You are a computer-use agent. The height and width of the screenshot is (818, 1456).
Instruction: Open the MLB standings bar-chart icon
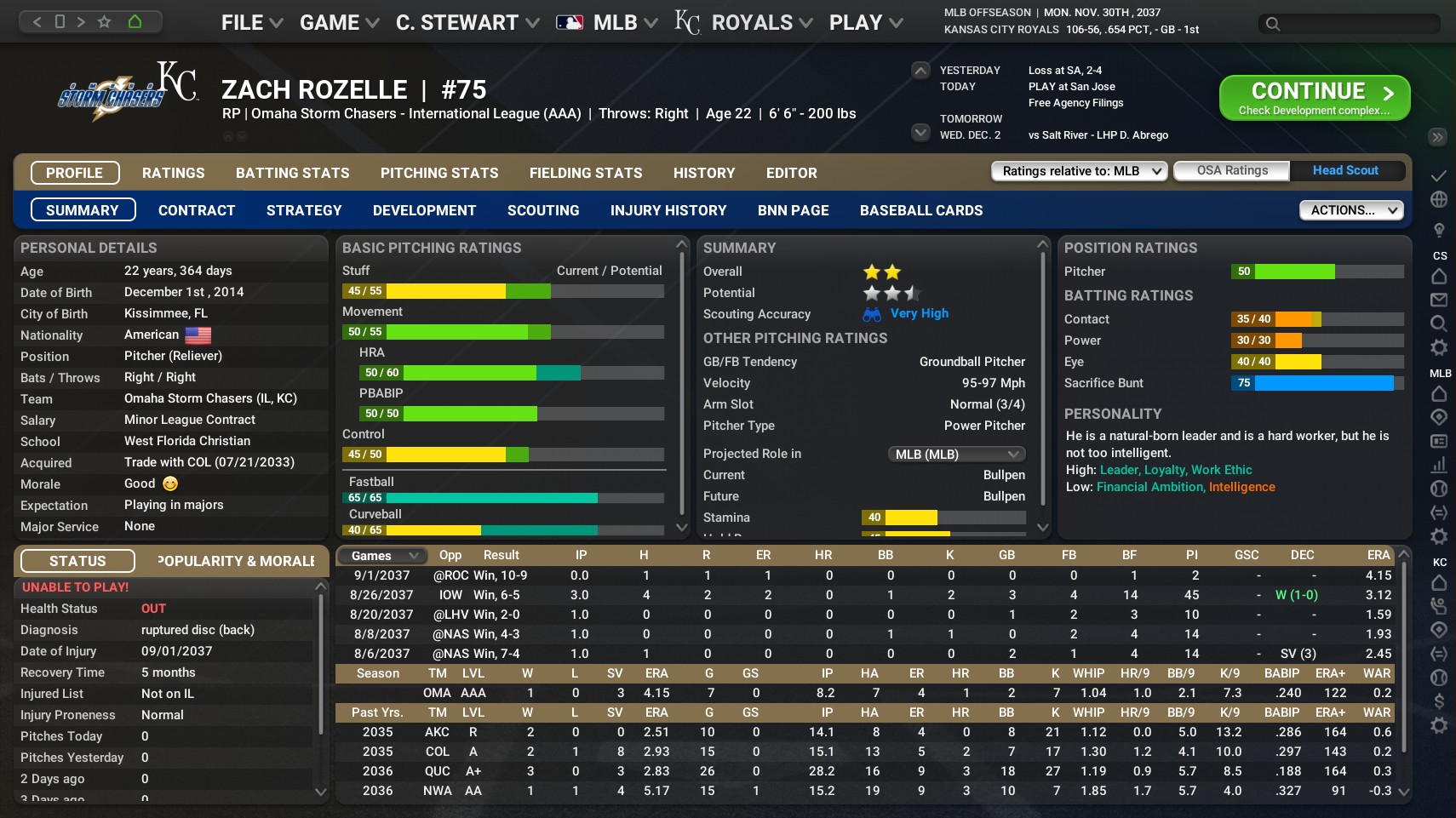1439,466
